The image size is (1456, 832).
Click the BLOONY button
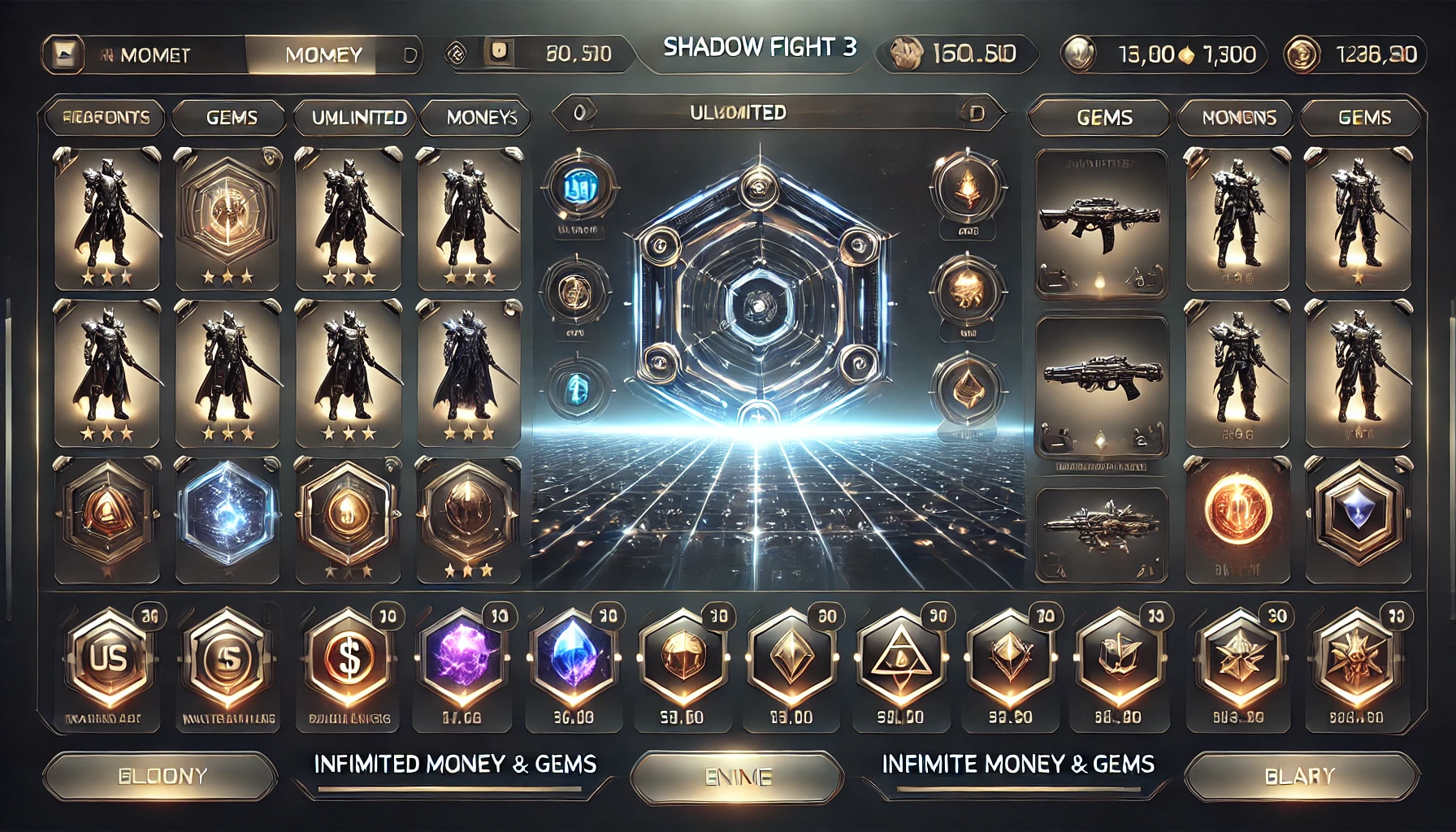[162, 776]
